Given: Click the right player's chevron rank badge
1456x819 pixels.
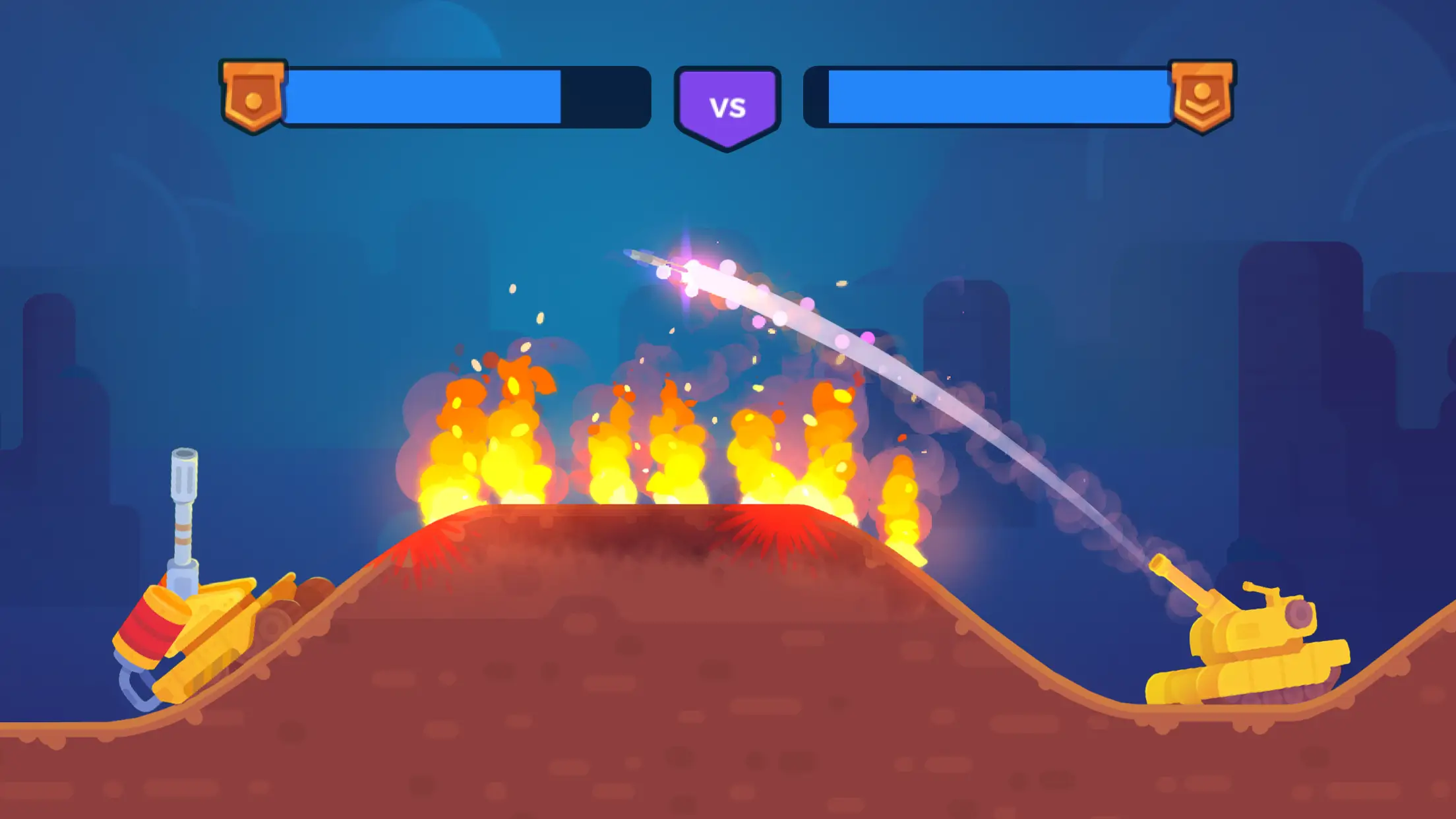Looking at the screenshot, I should pyautogui.click(x=1201, y=96).
